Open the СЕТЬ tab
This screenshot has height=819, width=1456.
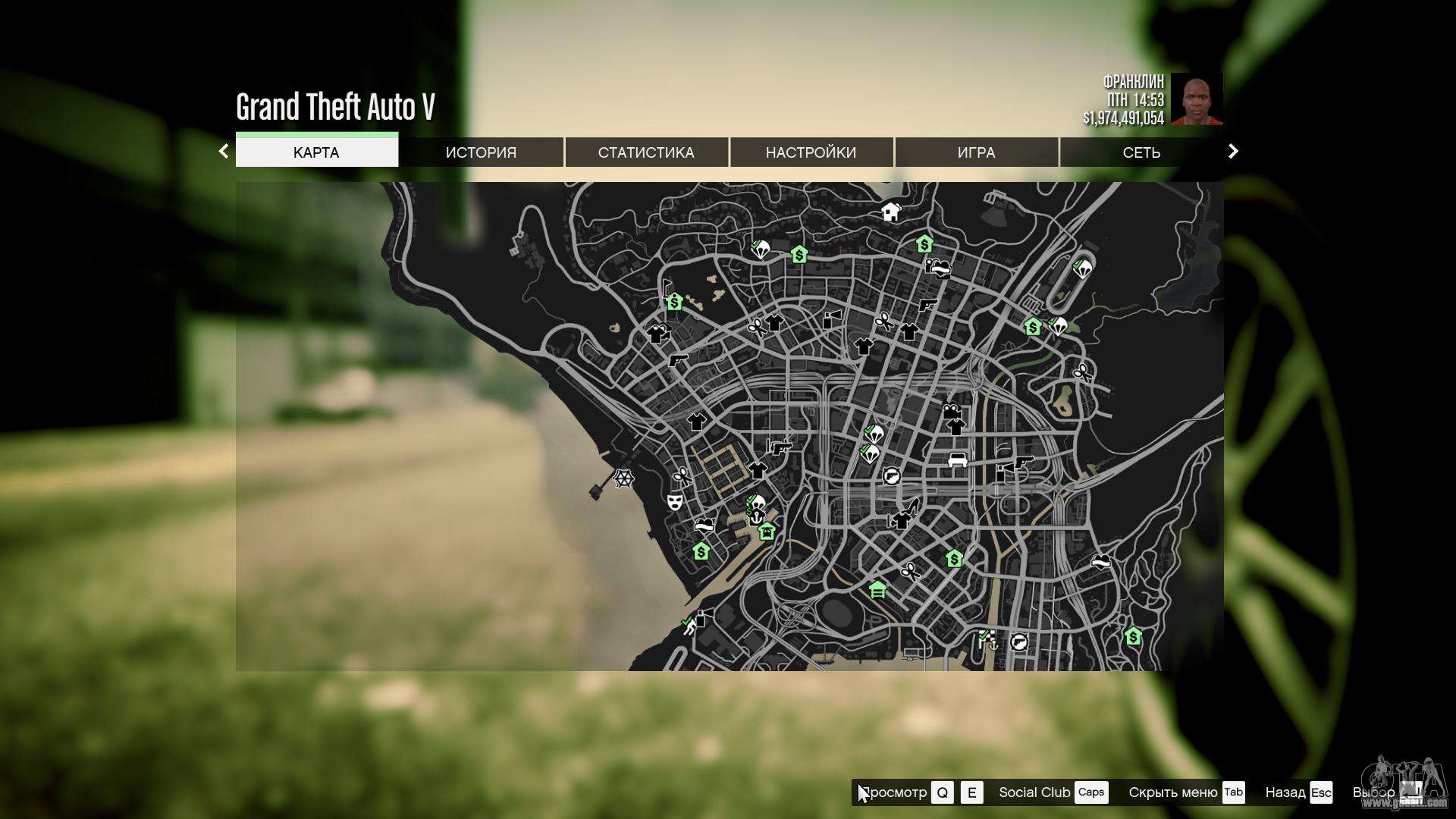[1141, 152]
